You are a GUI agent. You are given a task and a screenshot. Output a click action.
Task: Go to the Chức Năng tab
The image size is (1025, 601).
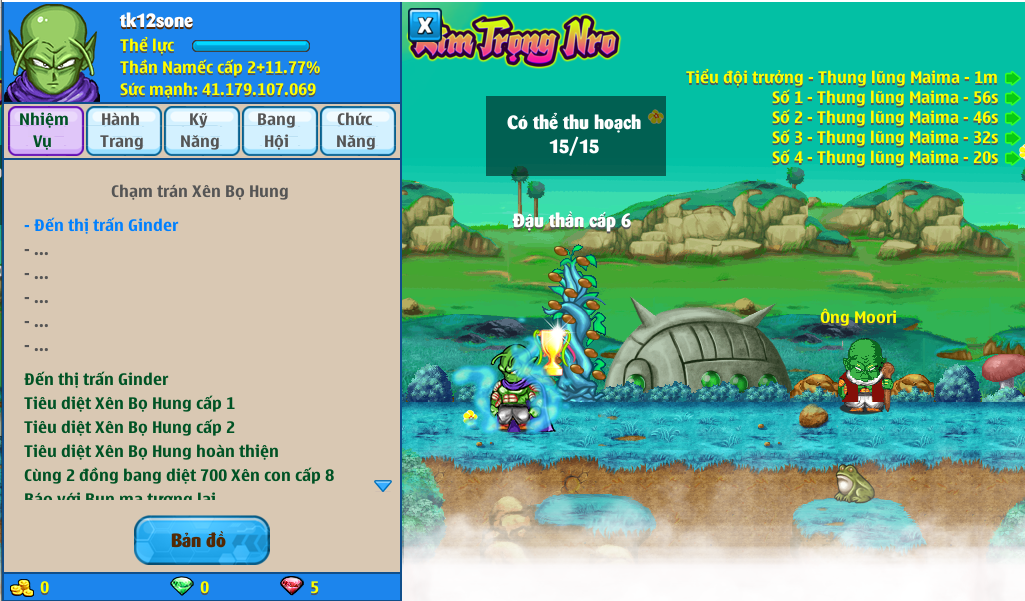click(356, 131)
